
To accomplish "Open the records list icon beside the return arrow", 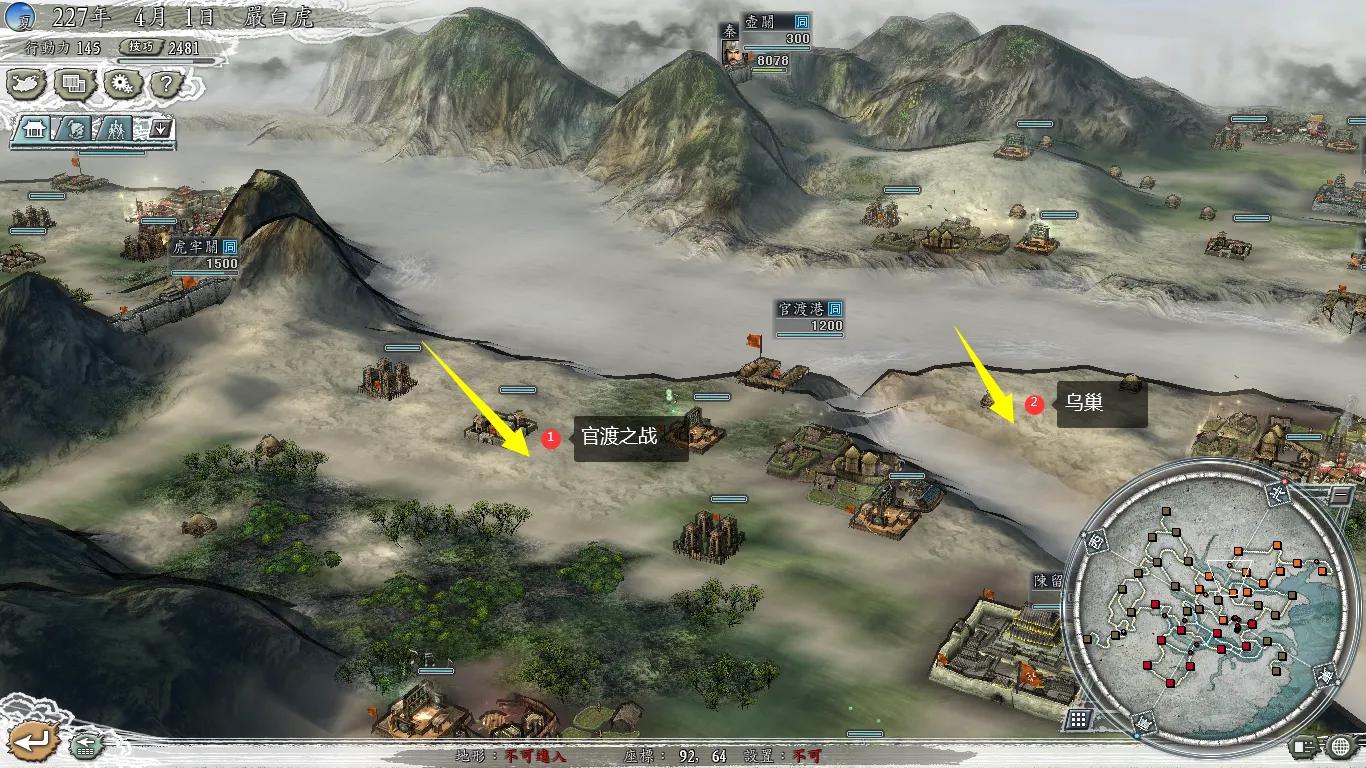I will point(85,747).
